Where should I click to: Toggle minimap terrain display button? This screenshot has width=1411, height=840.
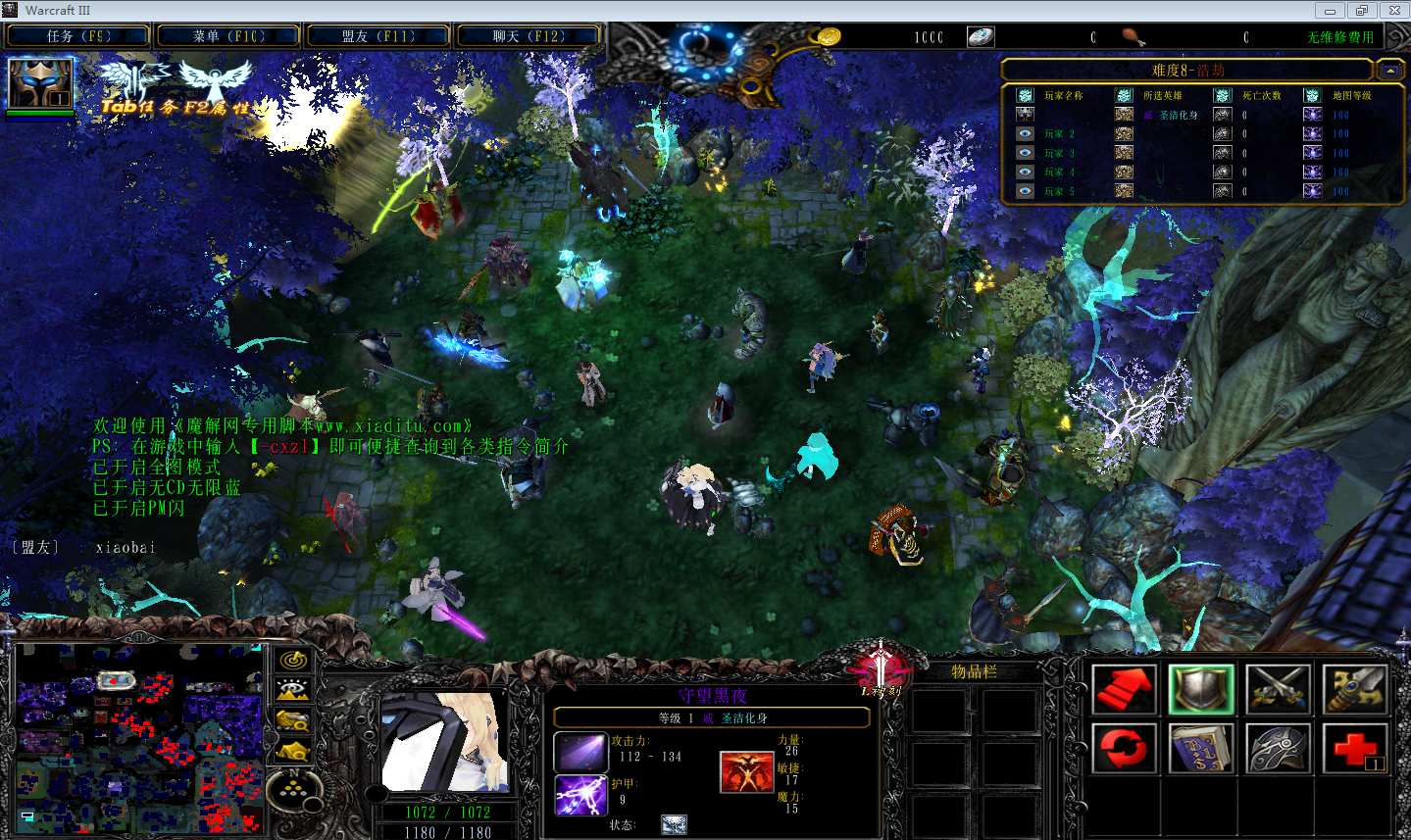[292, 691]
